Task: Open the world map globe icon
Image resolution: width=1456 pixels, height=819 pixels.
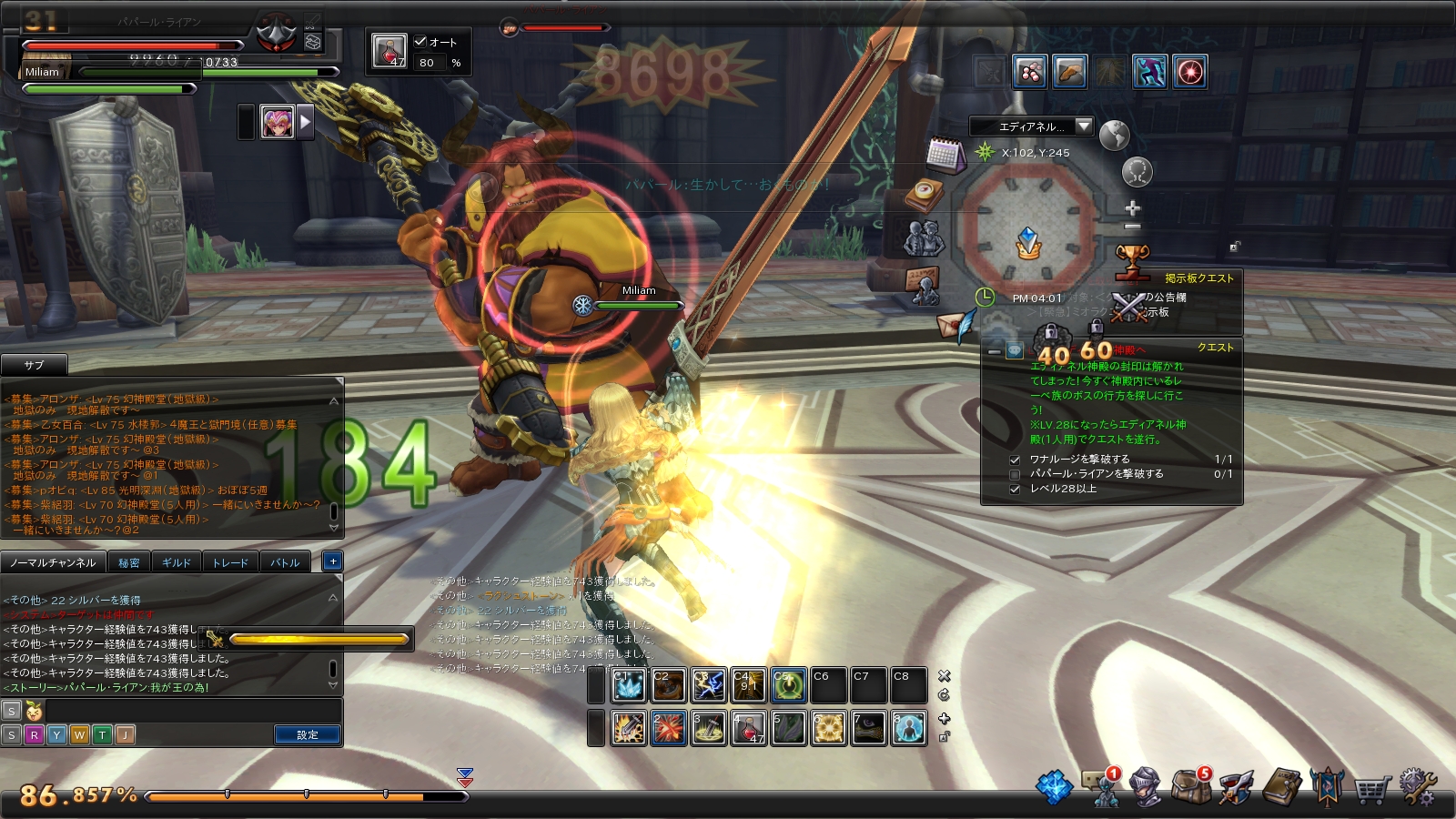Action: [x=1114, y=136]
